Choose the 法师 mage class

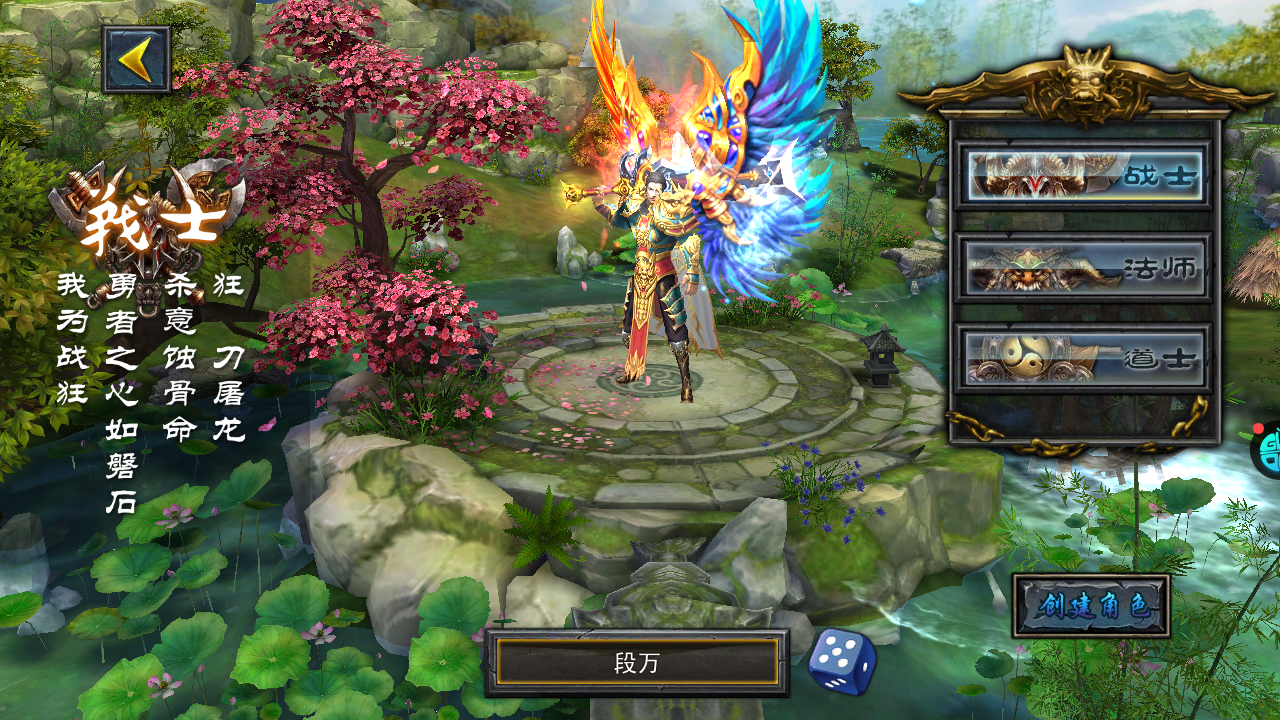(x=1083, y=267)
